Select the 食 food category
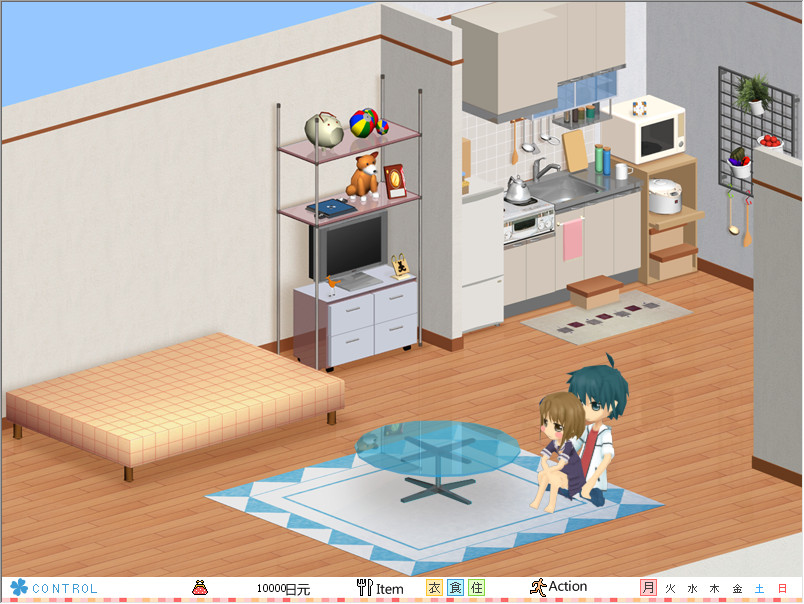 pos(455,588)
